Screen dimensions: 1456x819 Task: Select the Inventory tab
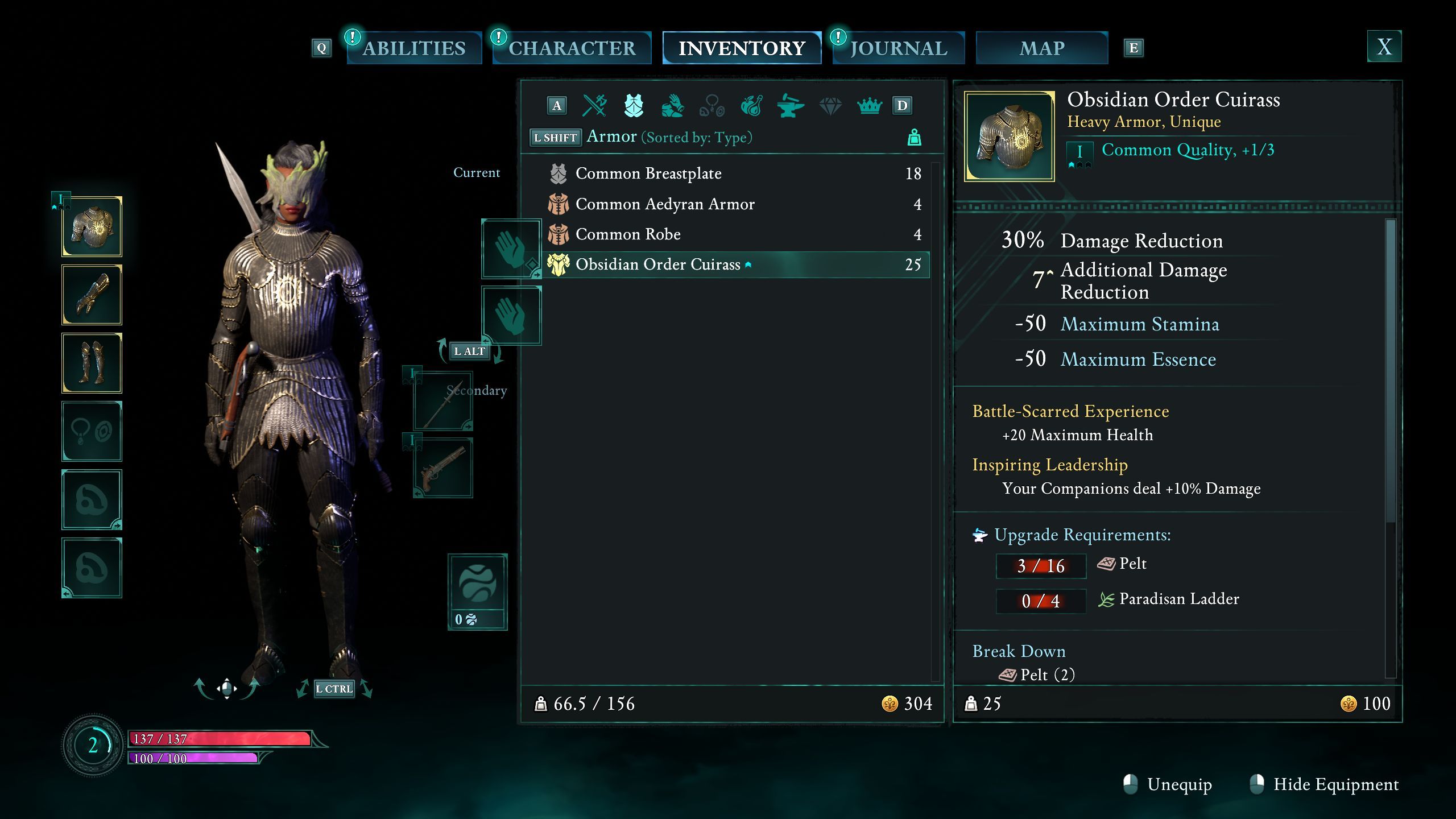742,48
